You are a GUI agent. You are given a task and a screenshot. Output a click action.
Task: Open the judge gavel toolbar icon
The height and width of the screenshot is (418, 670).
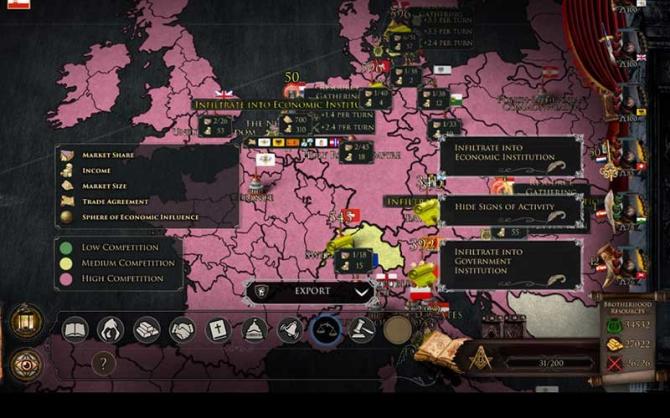(362, 329)
